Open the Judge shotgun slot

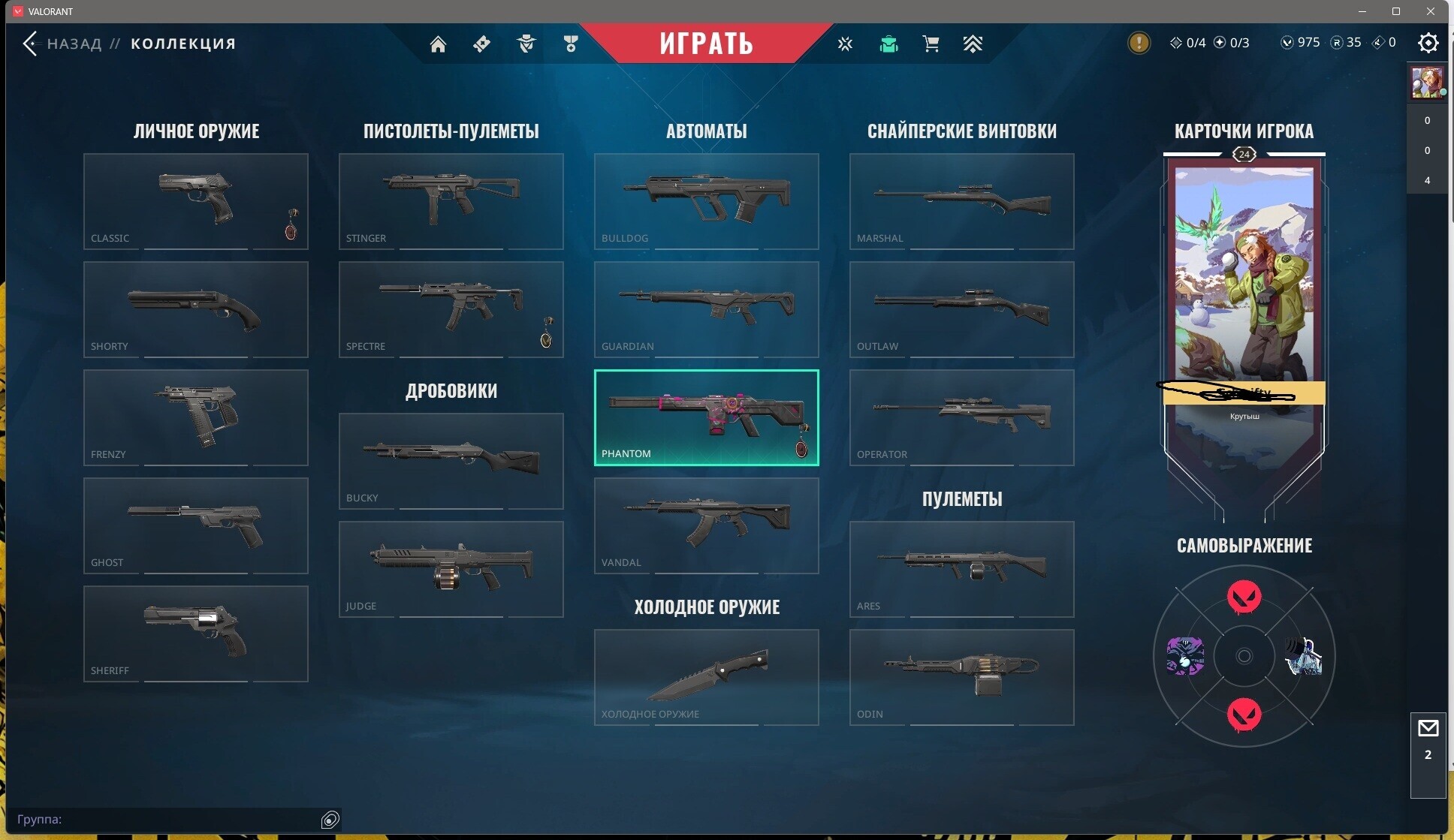[451, 569]
